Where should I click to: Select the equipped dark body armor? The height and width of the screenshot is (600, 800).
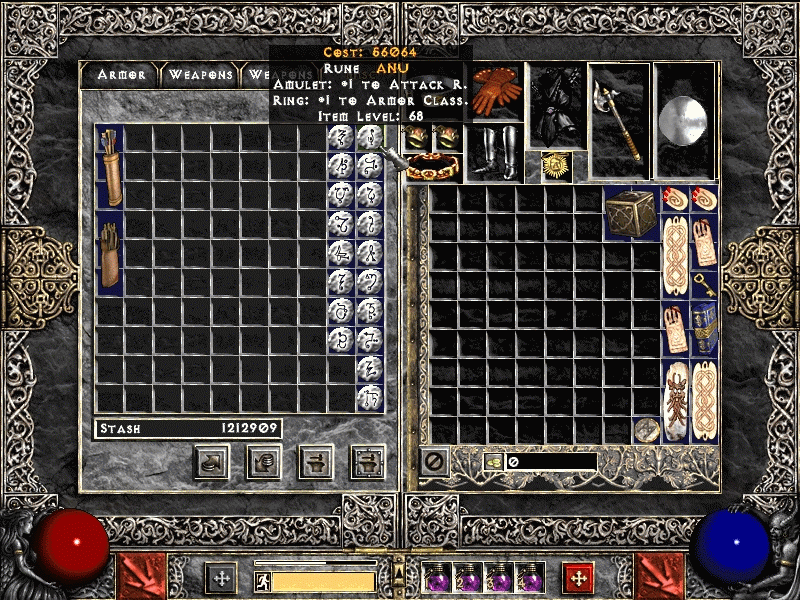click(x=555, y=105)
